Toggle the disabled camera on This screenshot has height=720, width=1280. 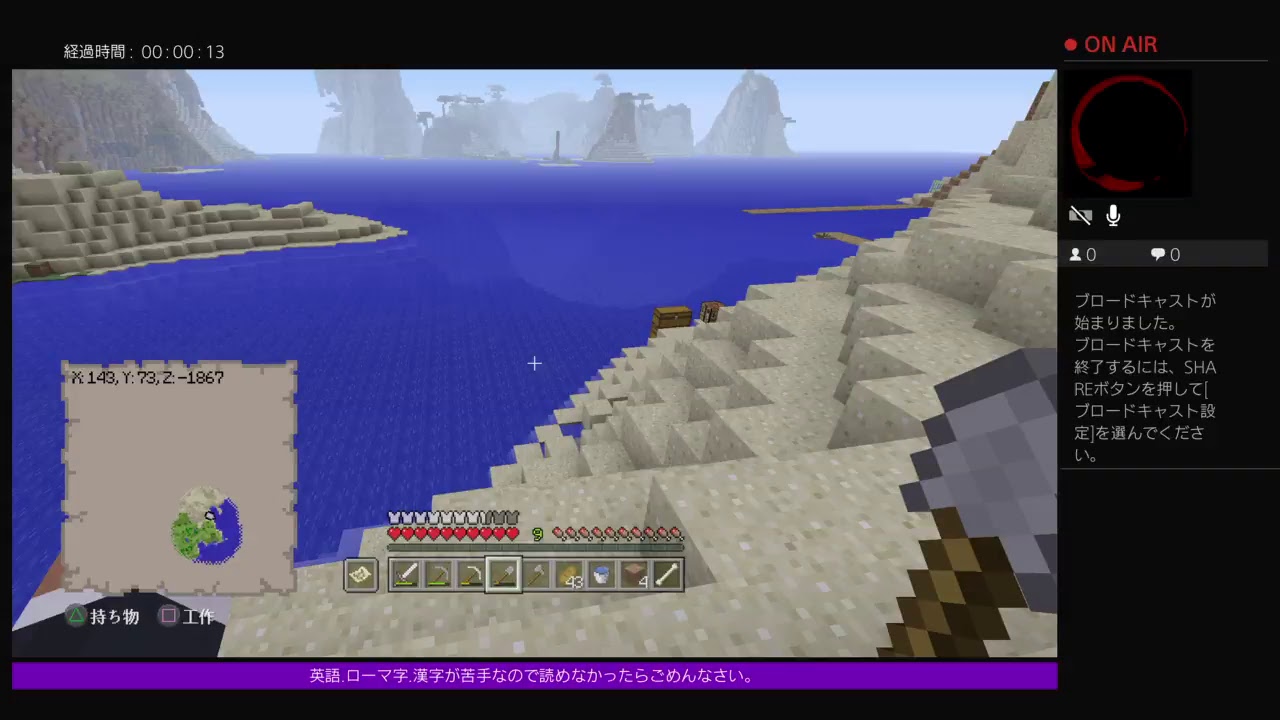(1081, 215)
